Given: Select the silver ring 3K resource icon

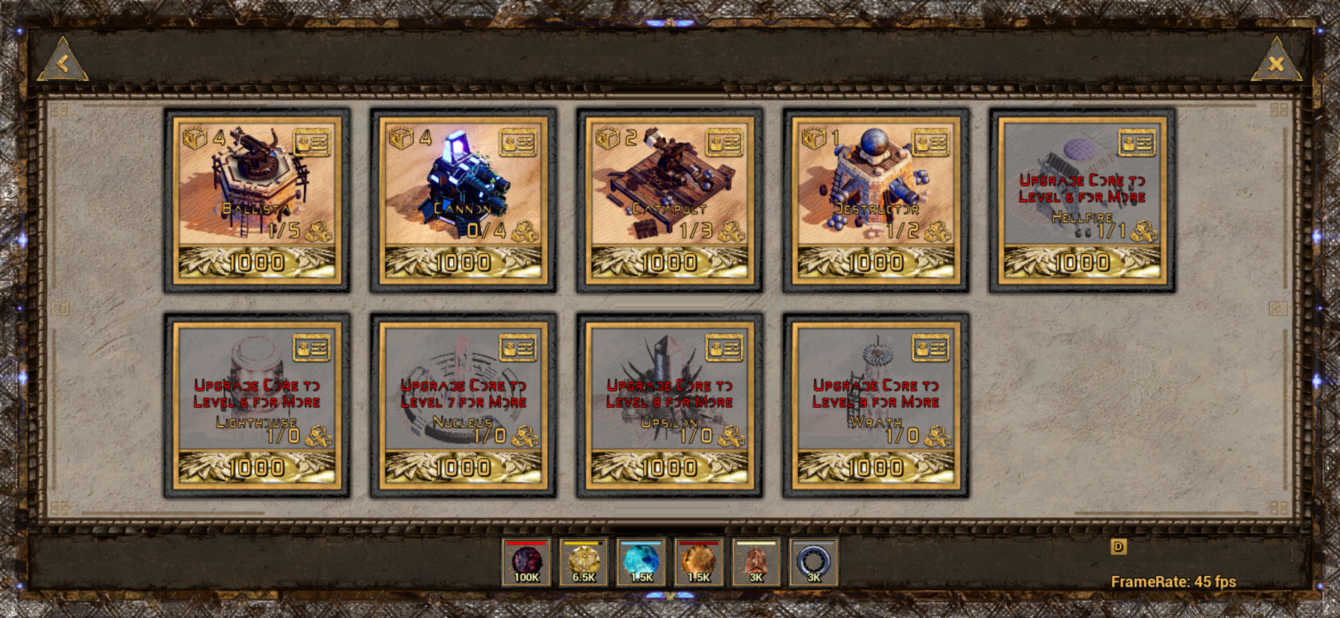Looking at the screenshot, I should click(814, 562).
